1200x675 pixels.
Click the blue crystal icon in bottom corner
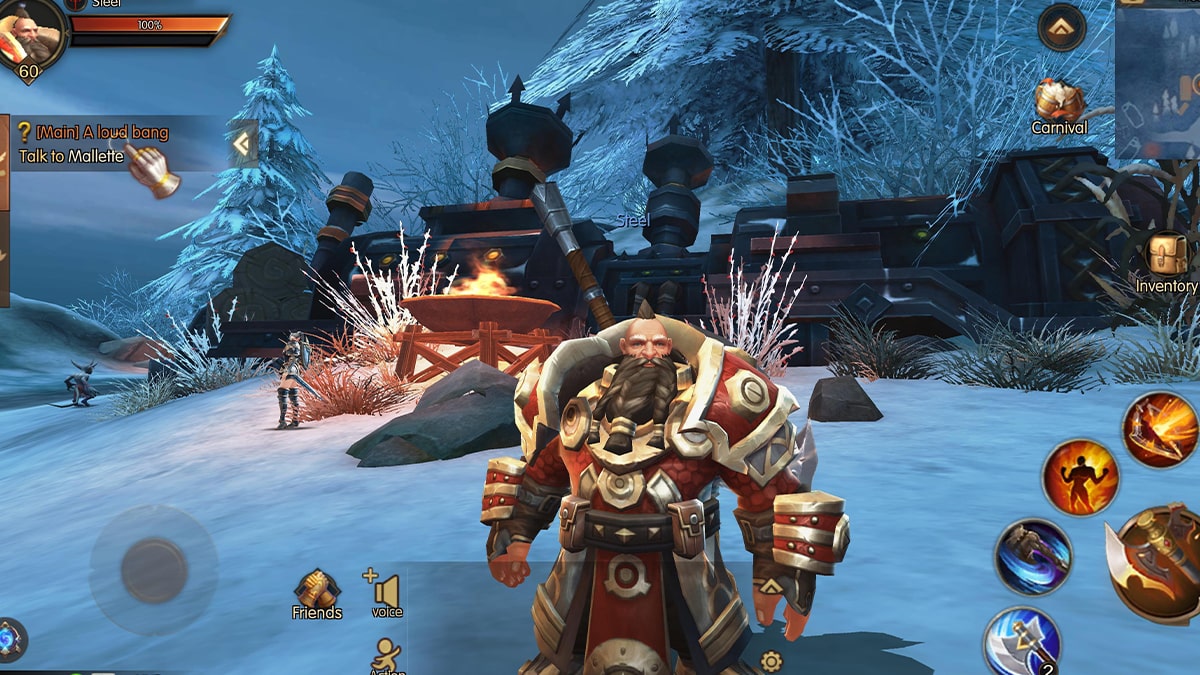coord(9,639)
